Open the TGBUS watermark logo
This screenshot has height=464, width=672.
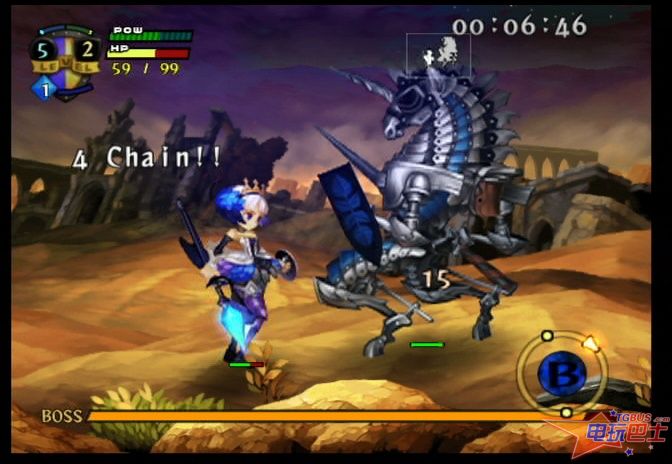(626, 431)
